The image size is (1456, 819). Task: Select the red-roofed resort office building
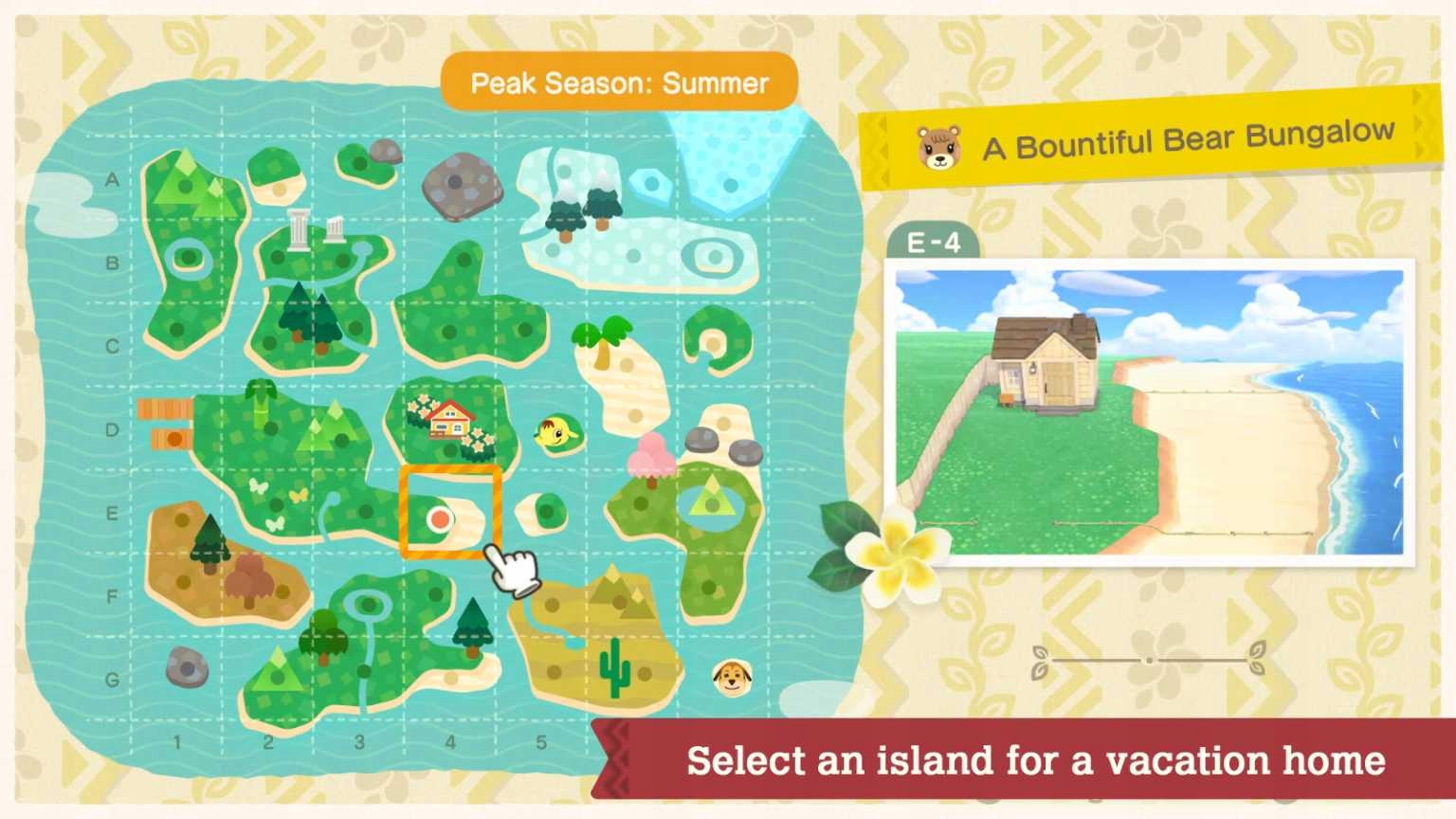449,419
